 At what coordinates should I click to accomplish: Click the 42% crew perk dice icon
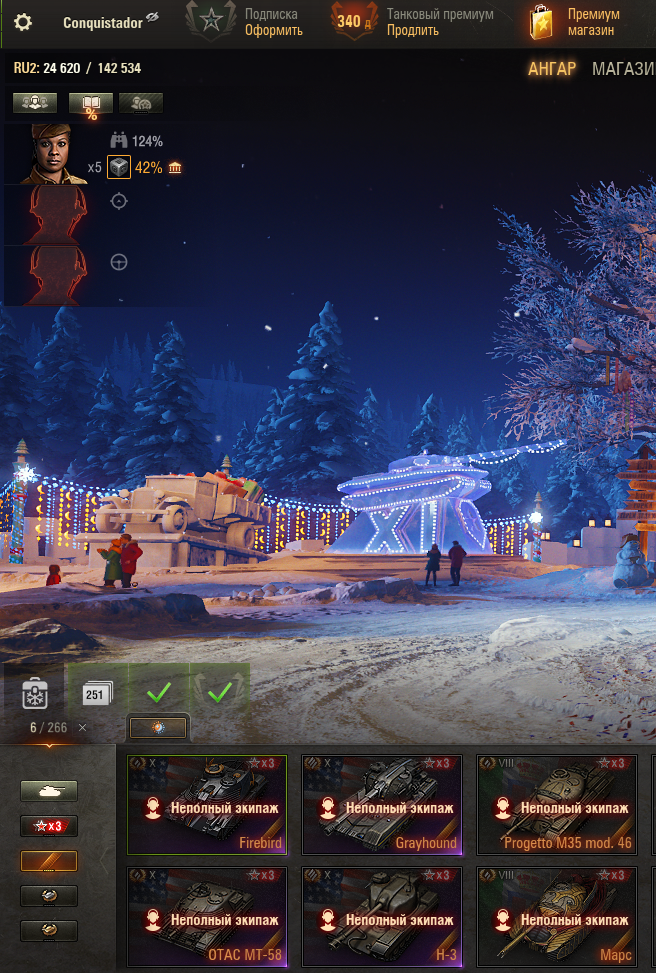tap(119, 167)
